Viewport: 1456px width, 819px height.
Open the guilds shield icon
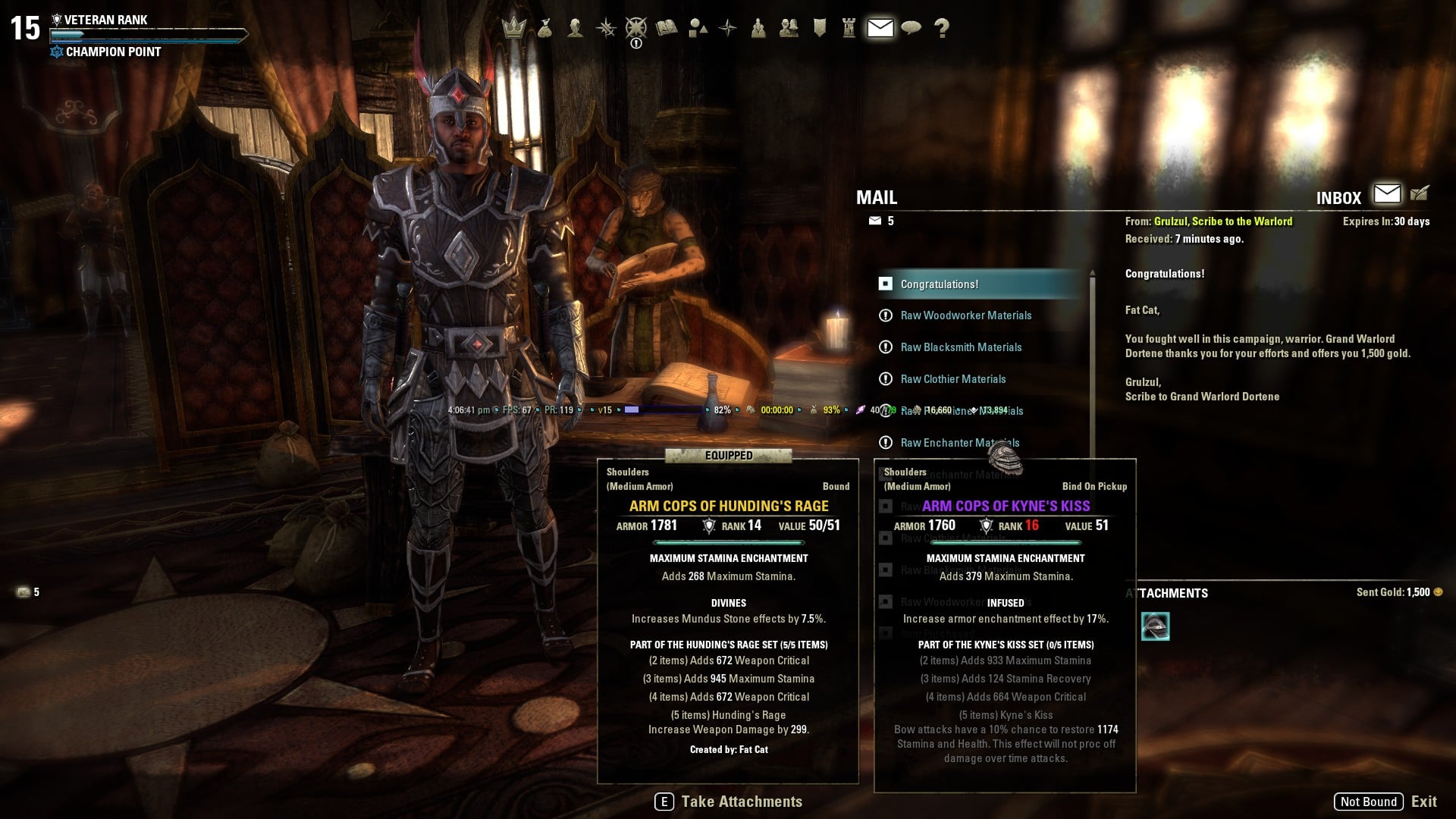pyautogui.click(x=820, y=28)
